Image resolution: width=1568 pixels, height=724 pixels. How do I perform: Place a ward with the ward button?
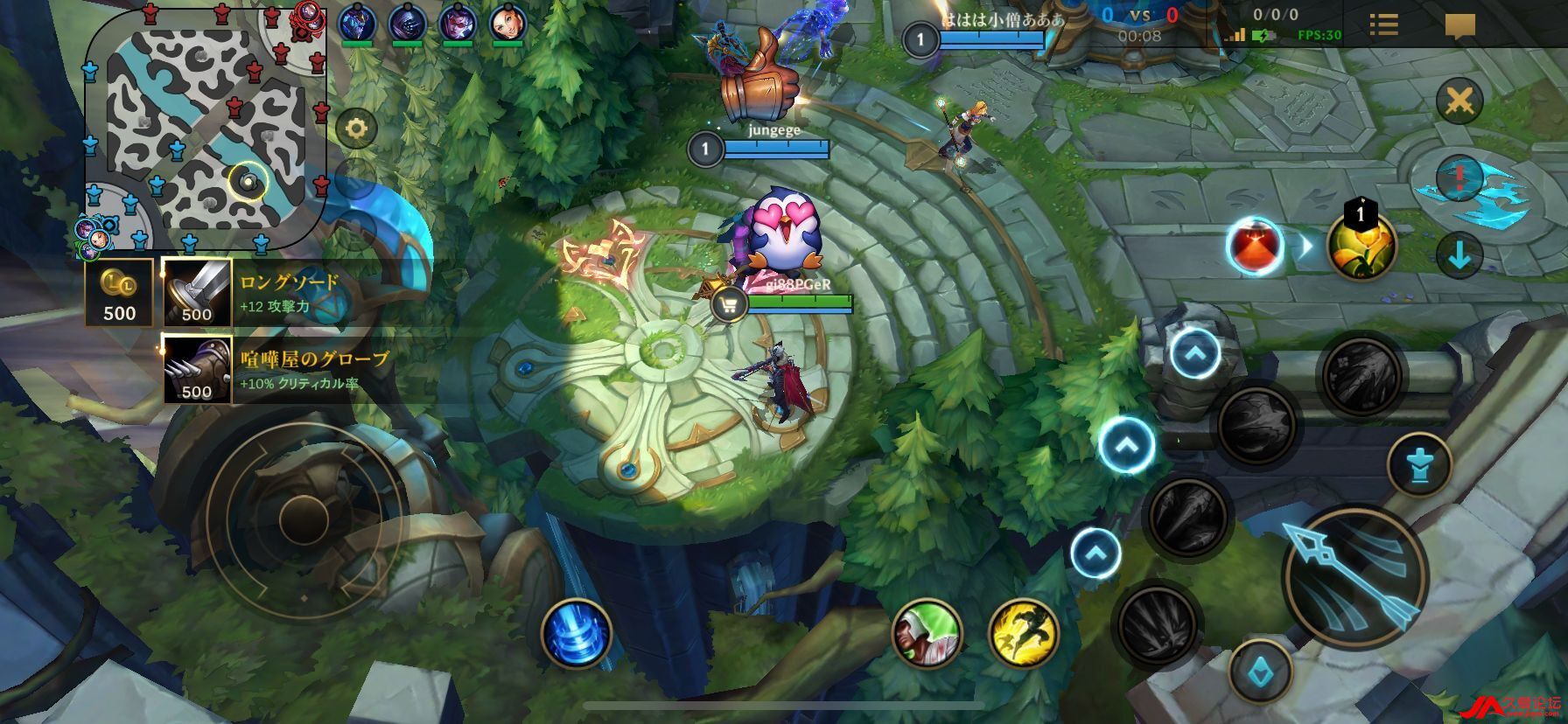(x=1418, y=465)
